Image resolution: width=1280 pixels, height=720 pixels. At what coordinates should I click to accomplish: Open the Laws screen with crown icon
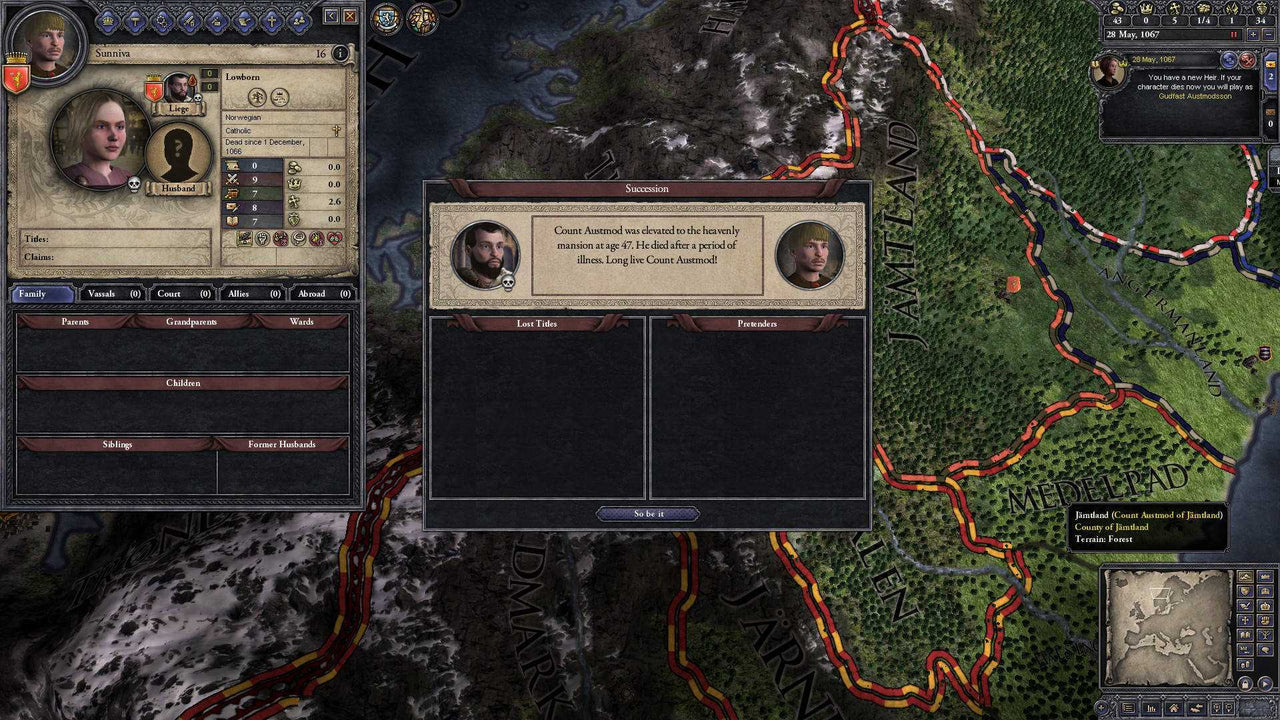coord(106,21)
